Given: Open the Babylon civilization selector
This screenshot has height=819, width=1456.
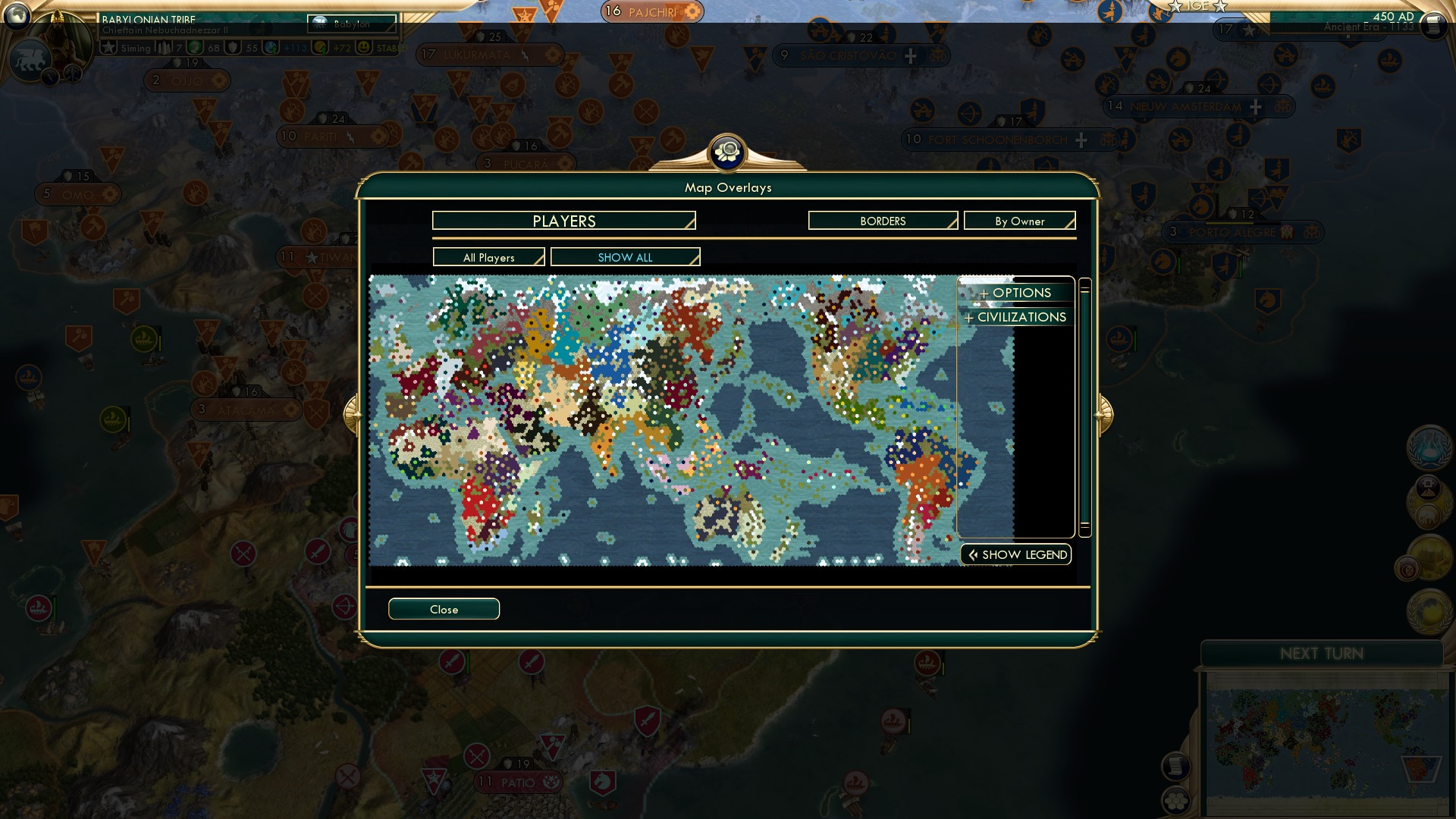Looking at the screenshot, I should [351, 24].
